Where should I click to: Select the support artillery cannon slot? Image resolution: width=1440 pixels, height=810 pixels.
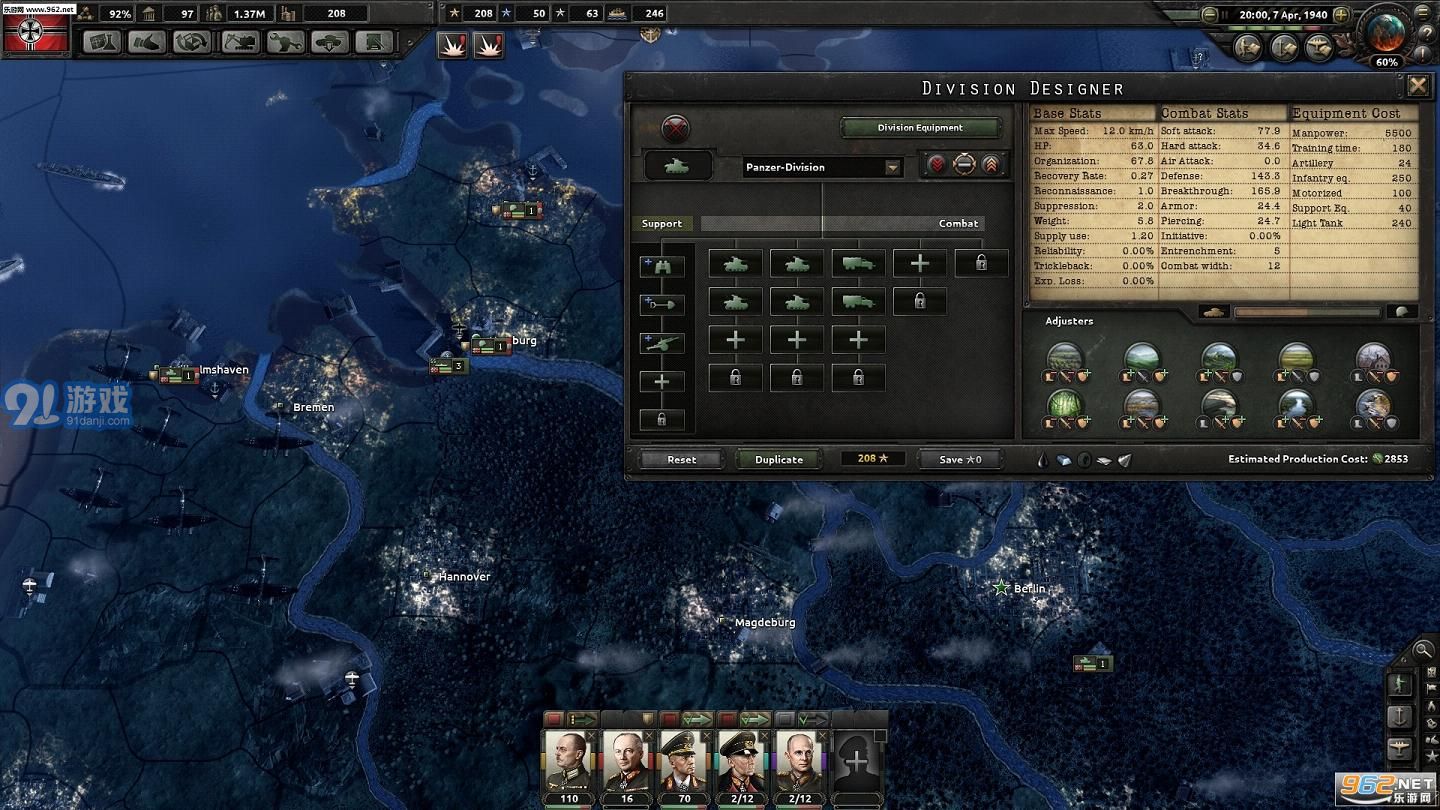(x=662, y=343)
